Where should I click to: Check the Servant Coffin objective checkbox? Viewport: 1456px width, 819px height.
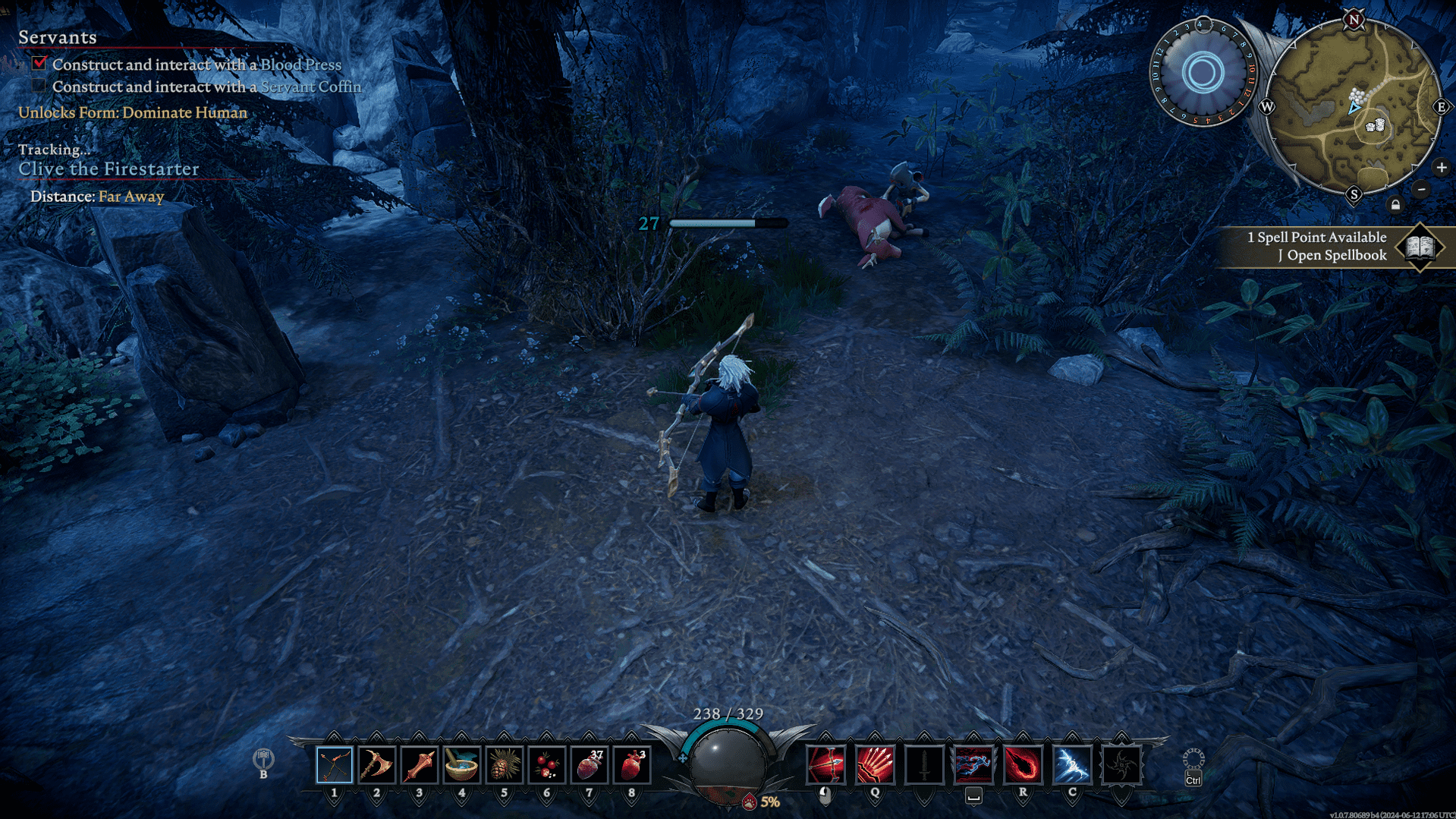(39, 86)
